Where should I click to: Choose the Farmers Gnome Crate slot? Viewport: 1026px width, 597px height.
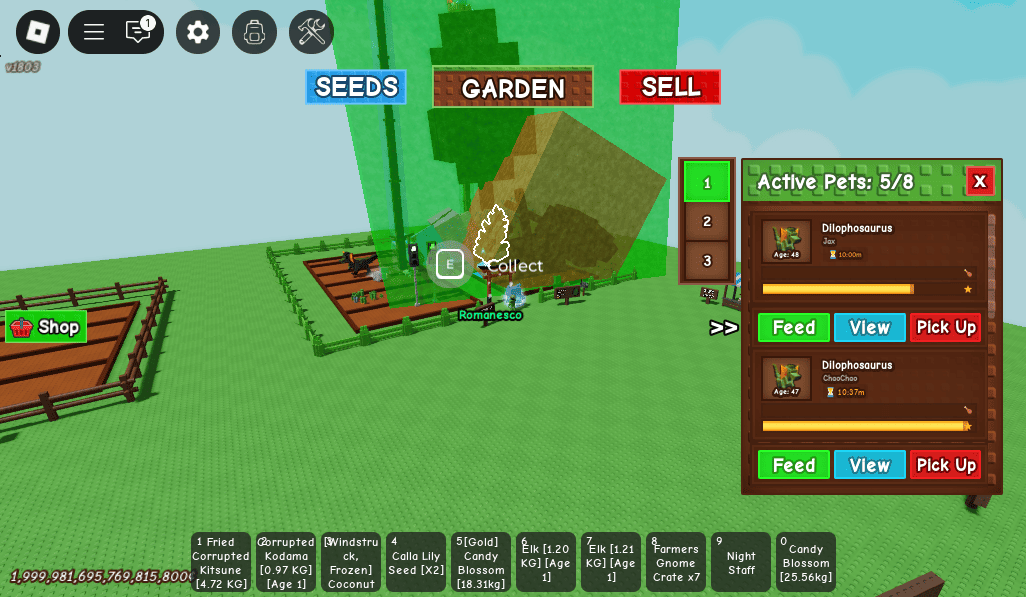(676, 562)
